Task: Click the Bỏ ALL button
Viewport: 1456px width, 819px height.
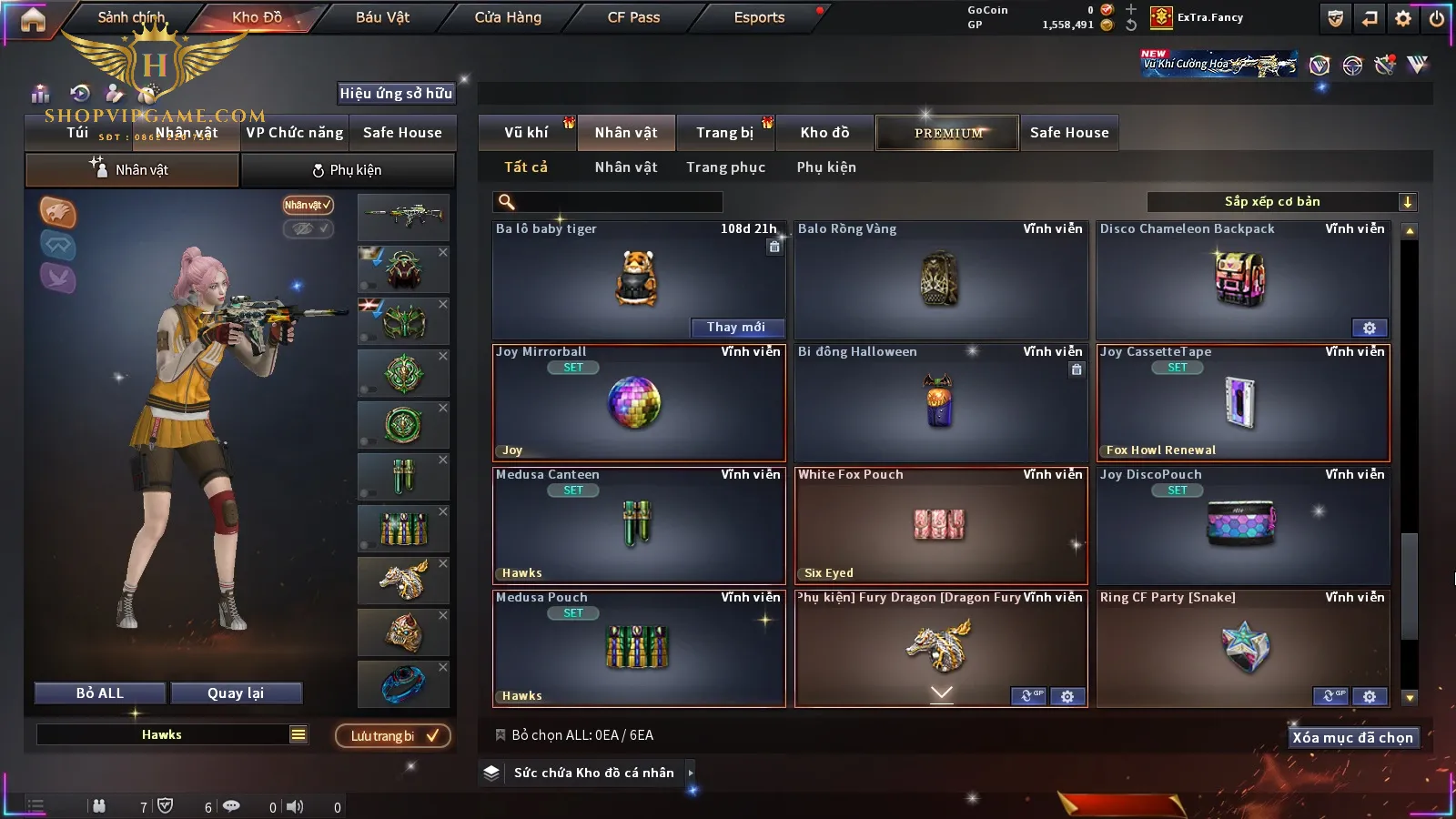Action: (x=100, y=693)
